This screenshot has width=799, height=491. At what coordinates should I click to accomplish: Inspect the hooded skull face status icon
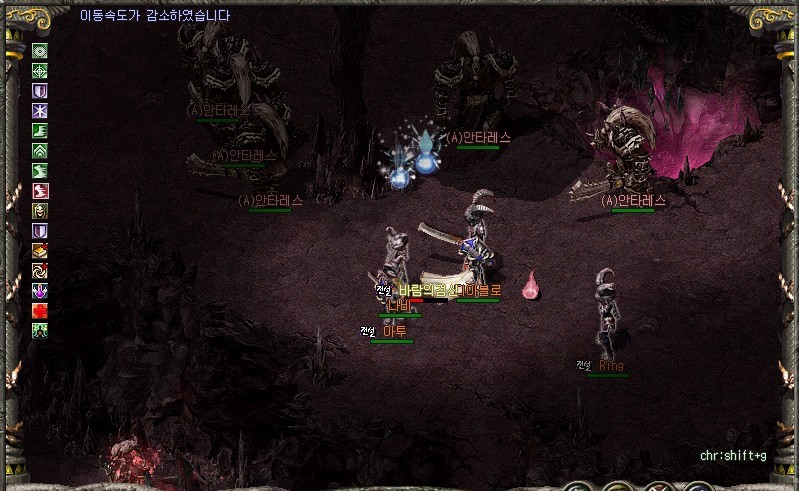coord(40,210)
